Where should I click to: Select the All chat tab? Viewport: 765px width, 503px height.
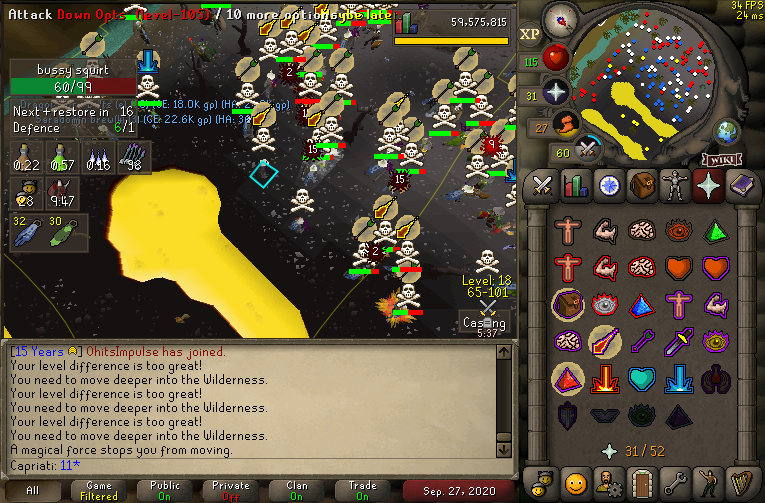click(x=32, y=491)
